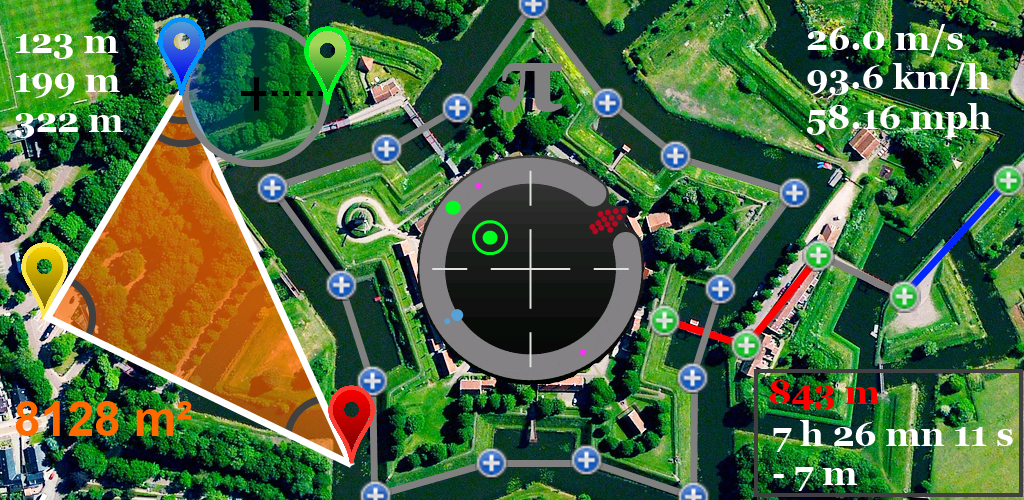This screenshot has width=1024, height=500.
Task: Tap the yellow map pin marker
Action: pos(46,272)
